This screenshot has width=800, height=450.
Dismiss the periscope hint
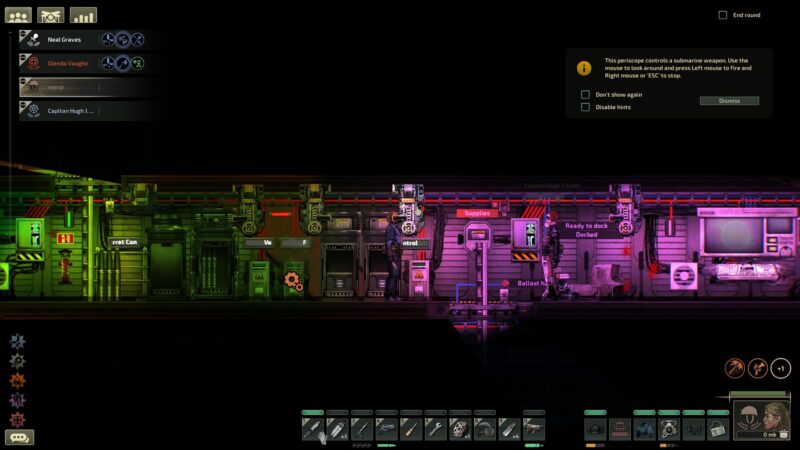(729, 101)
